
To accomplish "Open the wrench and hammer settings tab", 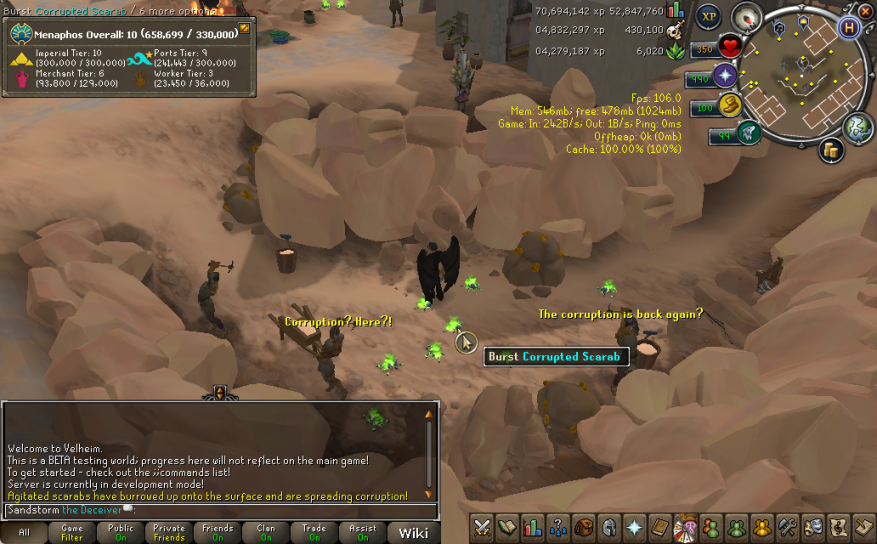I will click(787, 527).
